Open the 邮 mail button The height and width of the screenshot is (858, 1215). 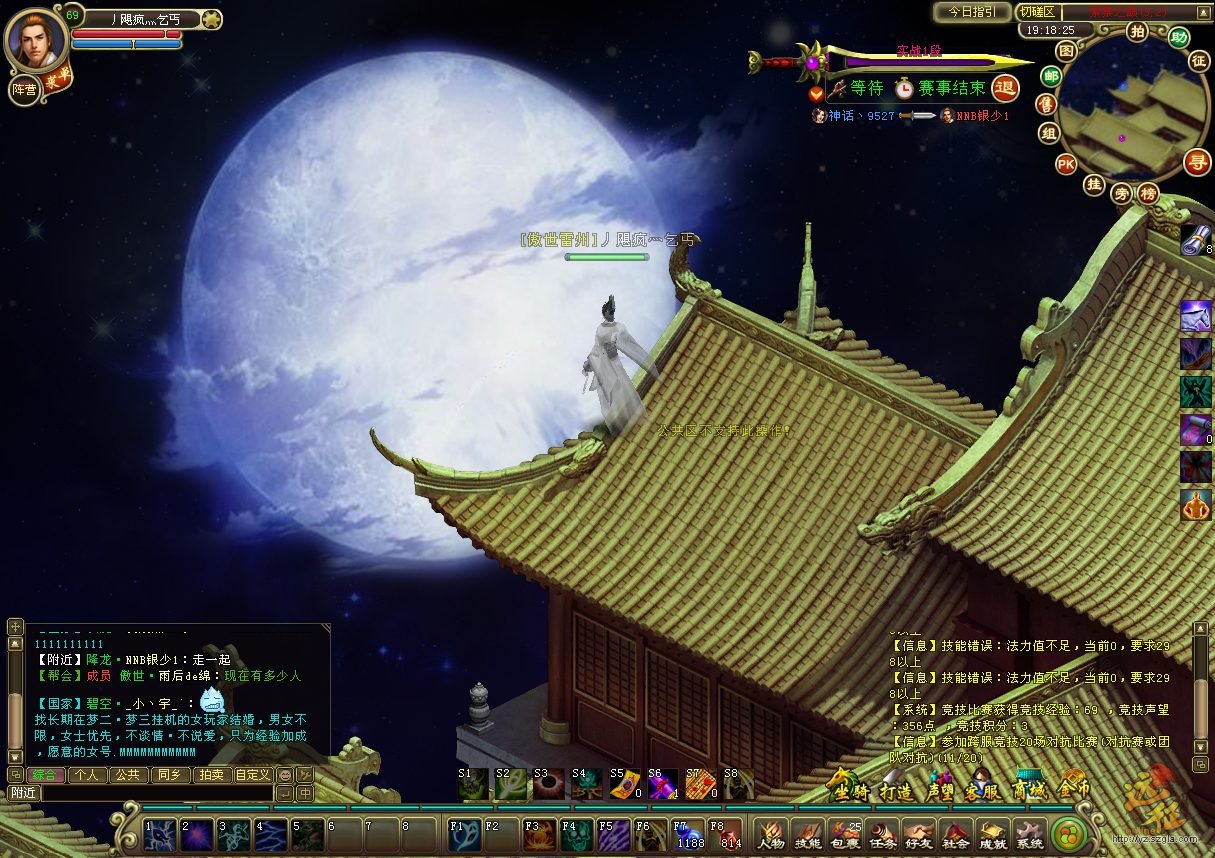(1050, 76)
